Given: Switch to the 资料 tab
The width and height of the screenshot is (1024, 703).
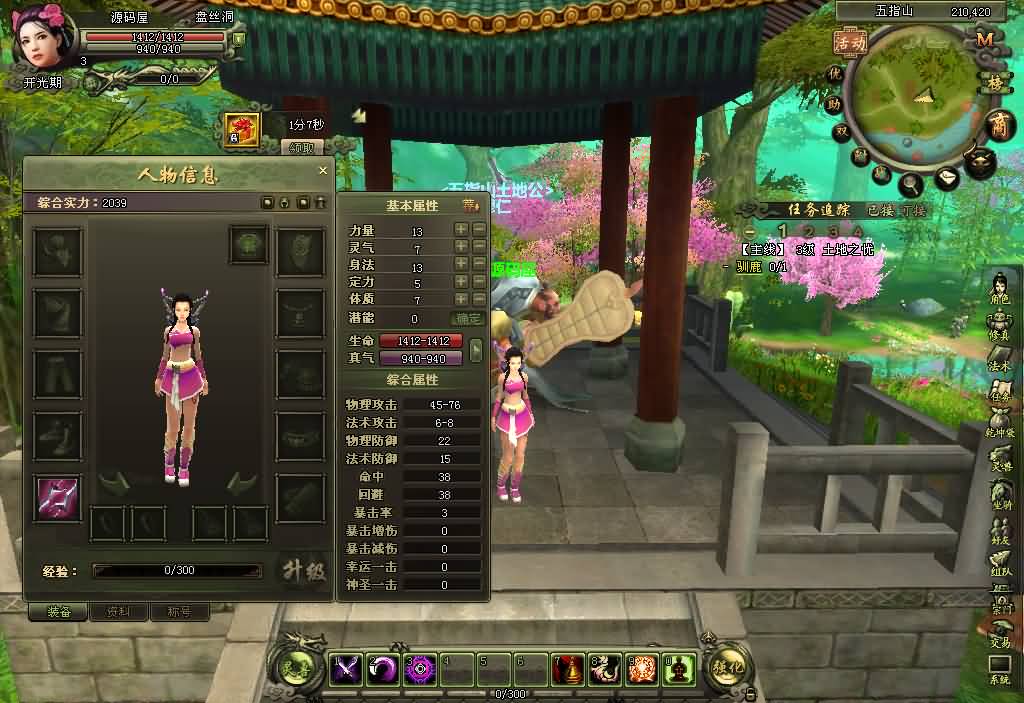Looking at the screenshot, I should [119, 612].
